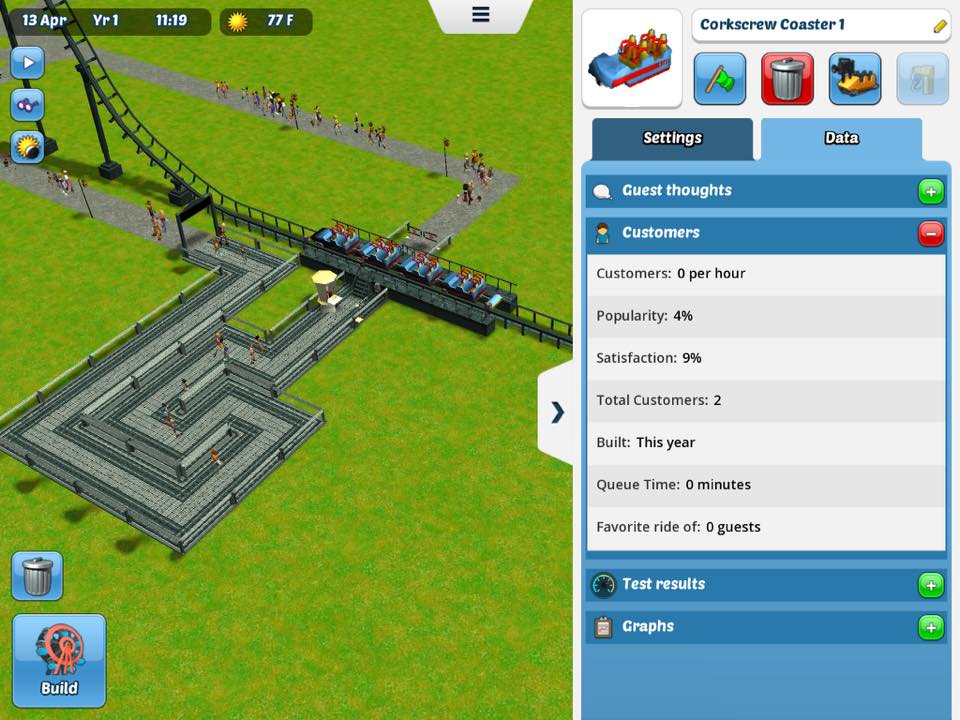This screenshot has height=720, width=960.
Task: Open the hamburger menu at top
Action: 481,15
